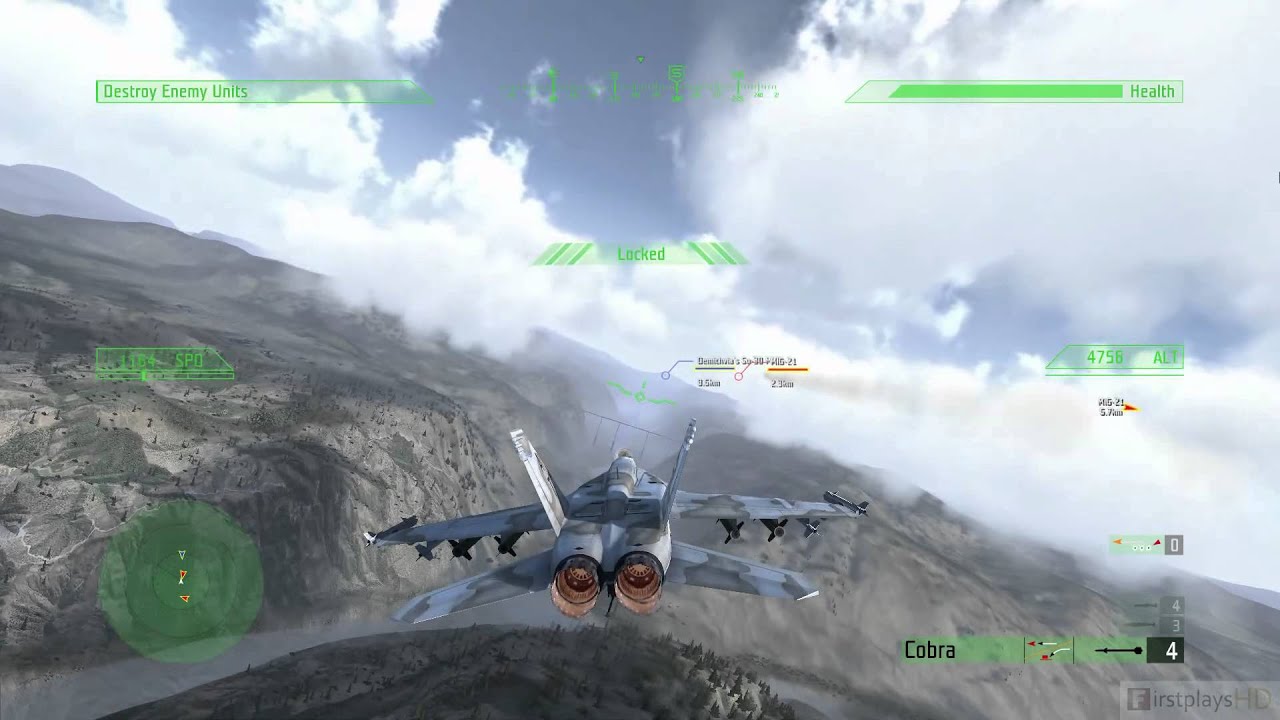Click the compass heading strip
This screenshot has width=1280, height=720.
point(640,88)
